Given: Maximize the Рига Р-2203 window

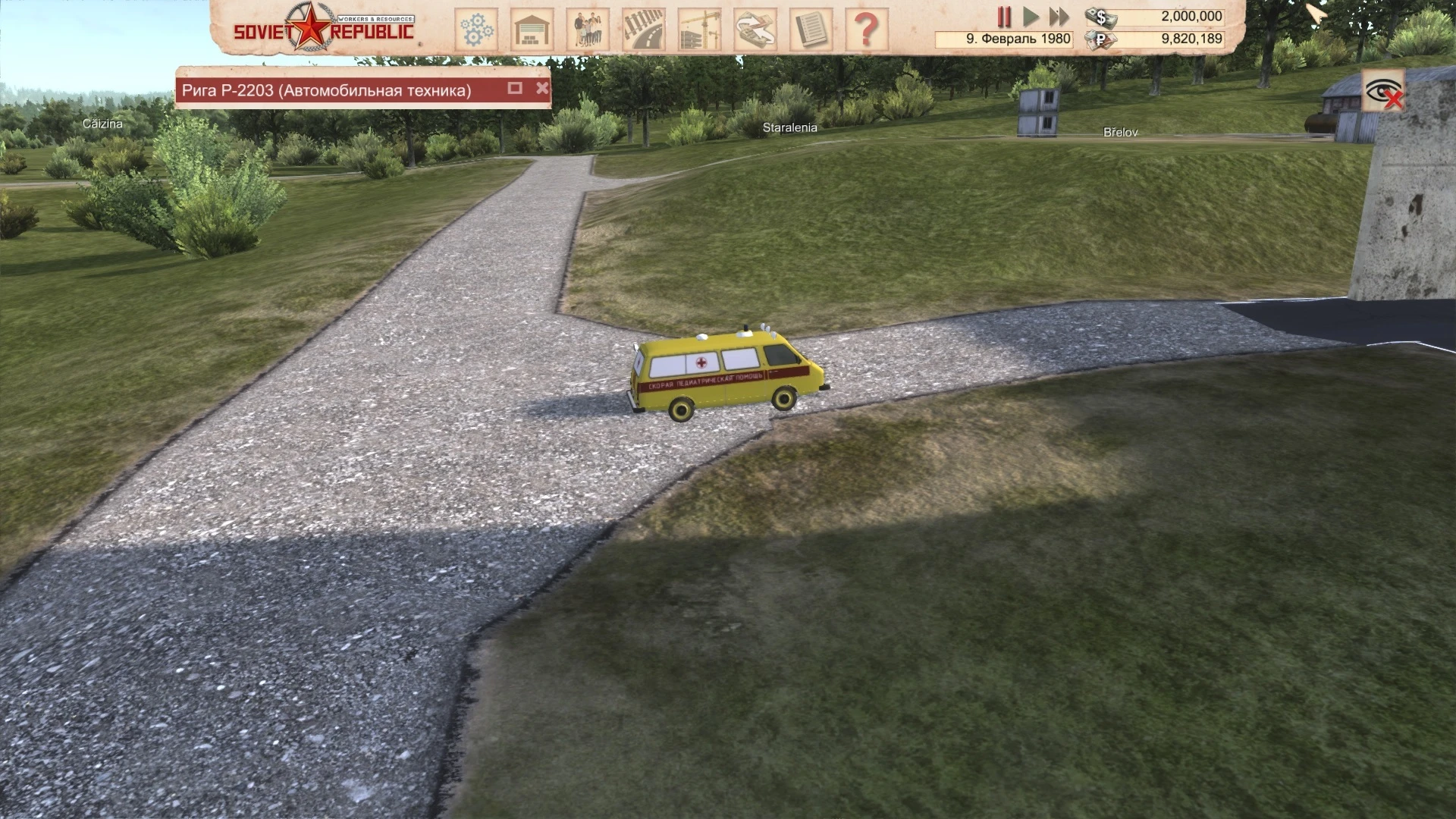Looking at the screenshot, I should pyautogui.click(x=516, y=88).
